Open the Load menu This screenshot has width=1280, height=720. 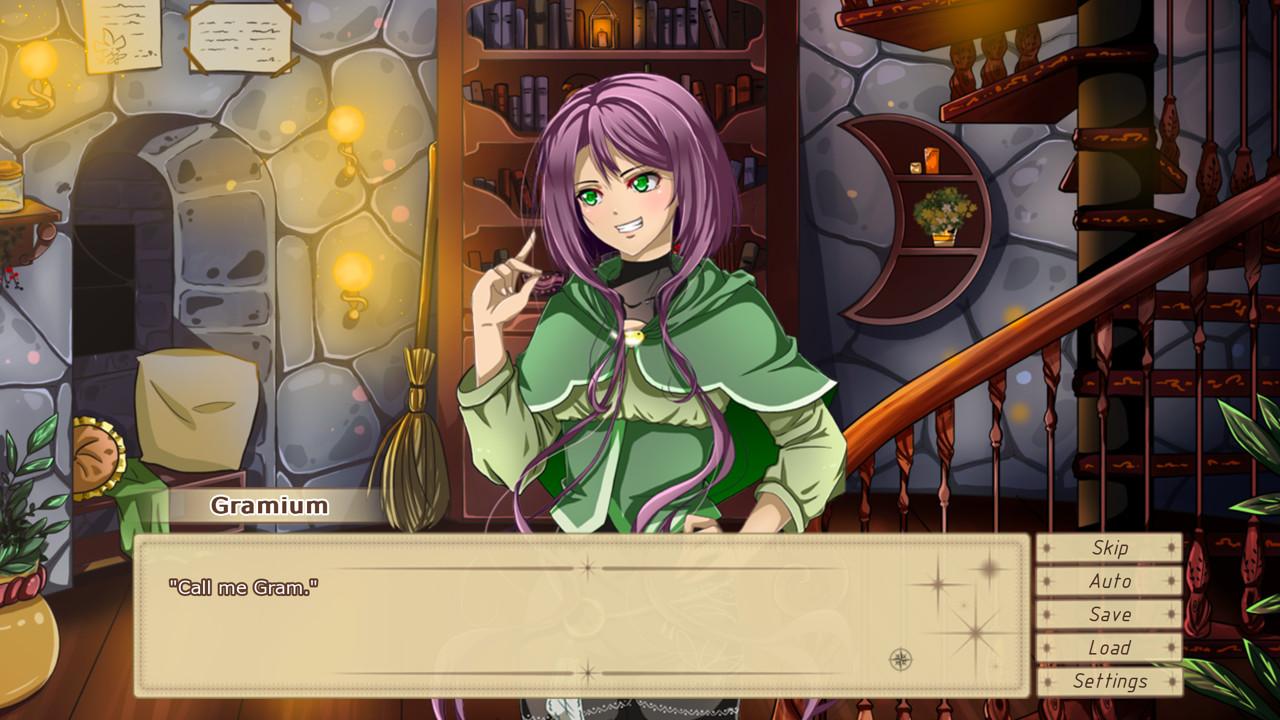[1109, 648]
